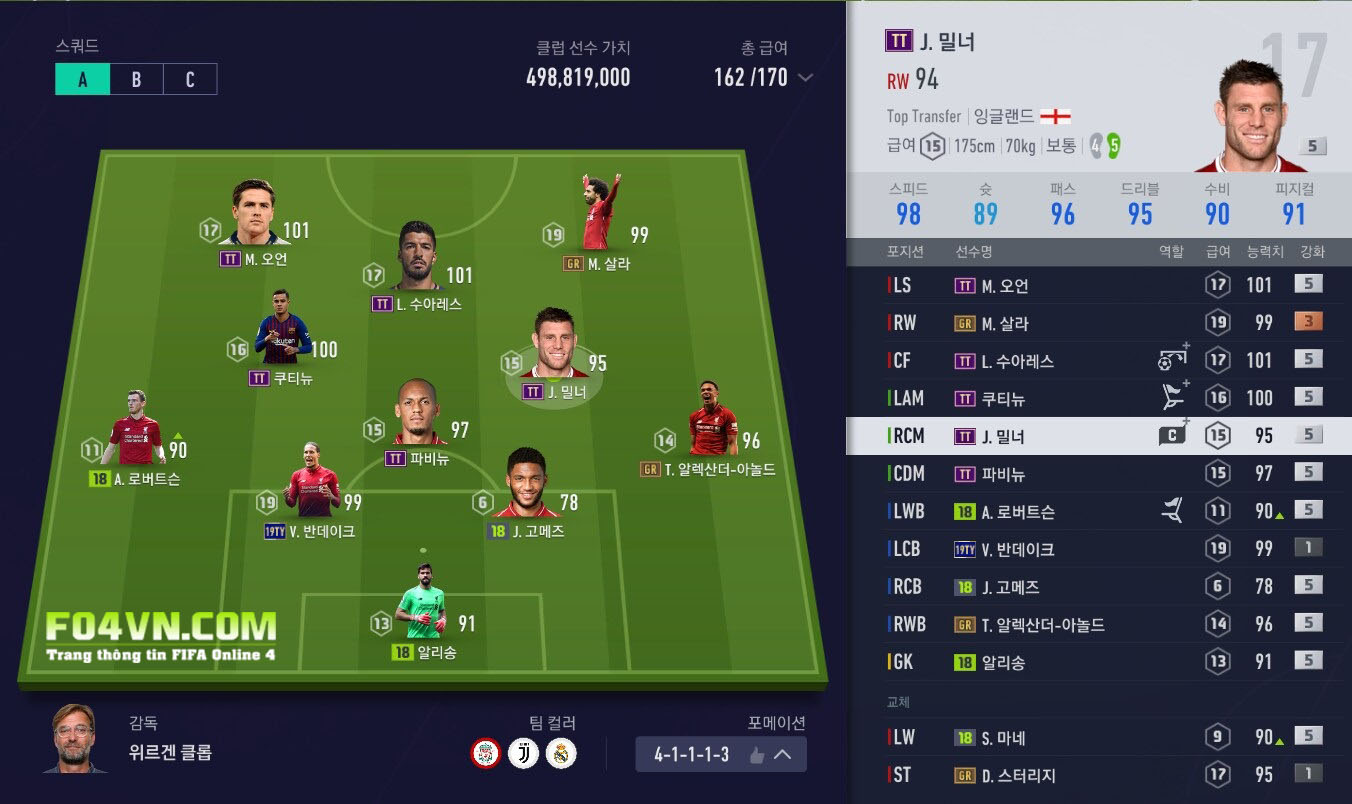Click the Liverpool team color badge
The width and height of the screenshot is (1352, 804).
tap(485, 754)
